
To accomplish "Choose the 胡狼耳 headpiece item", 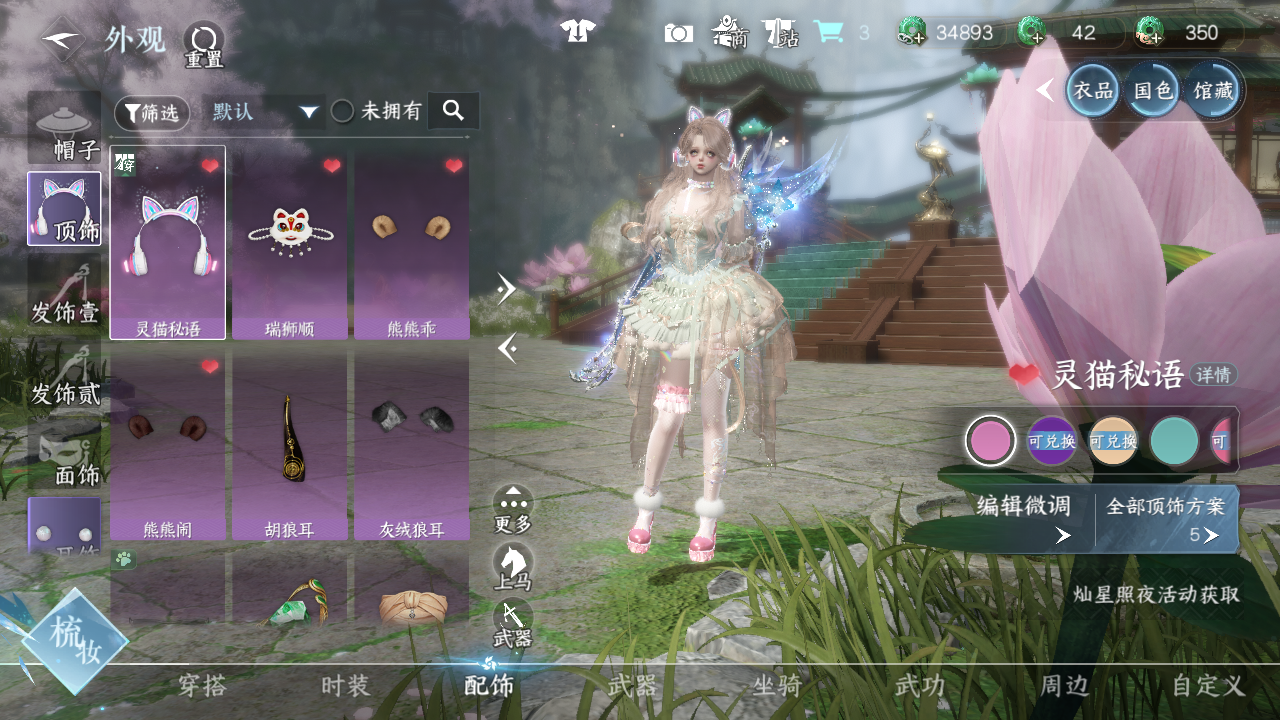I will (290, 444).
